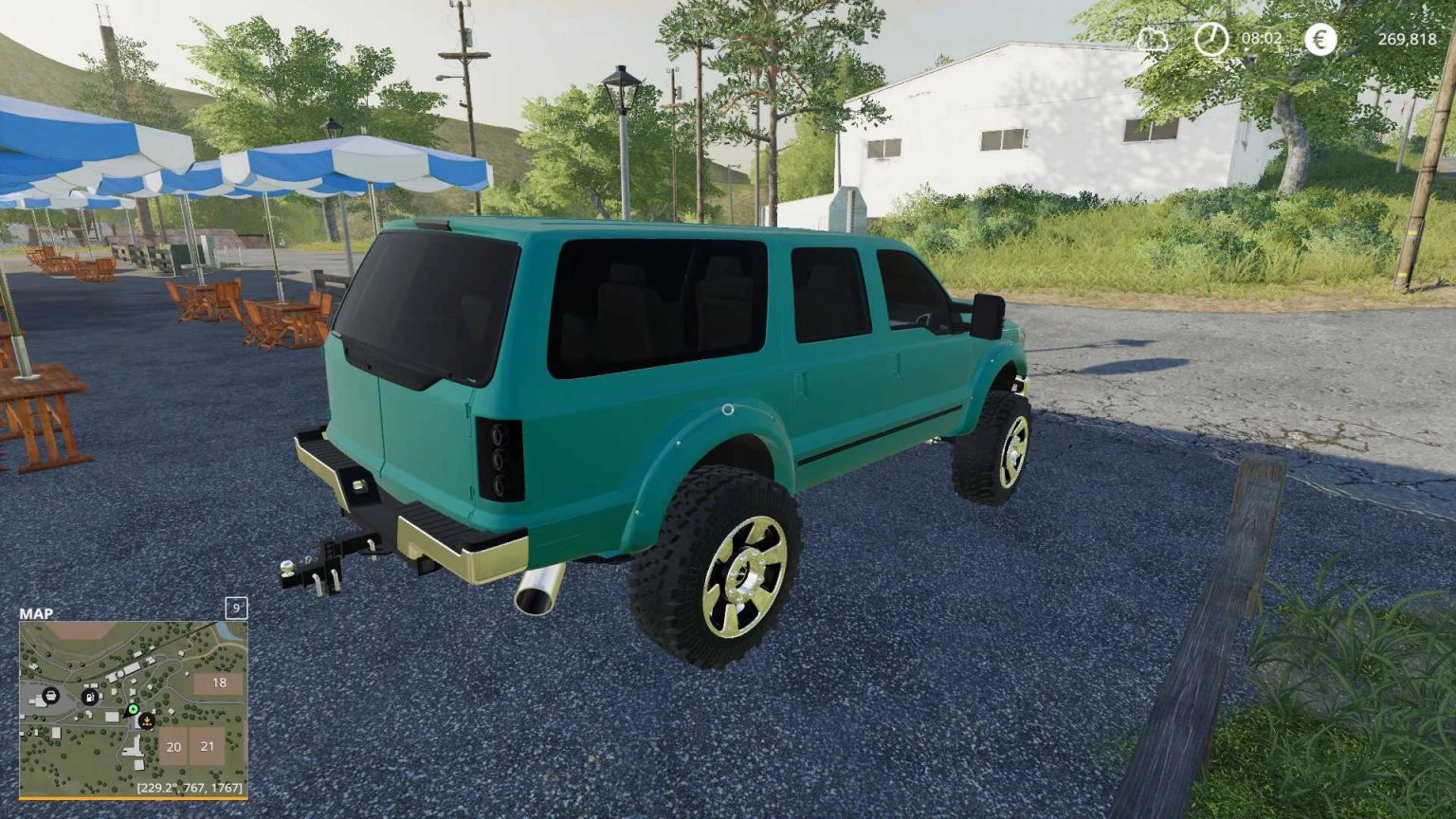Select the fuel station icon on the minimap
1456x819 pixels.
click(89, 697)
